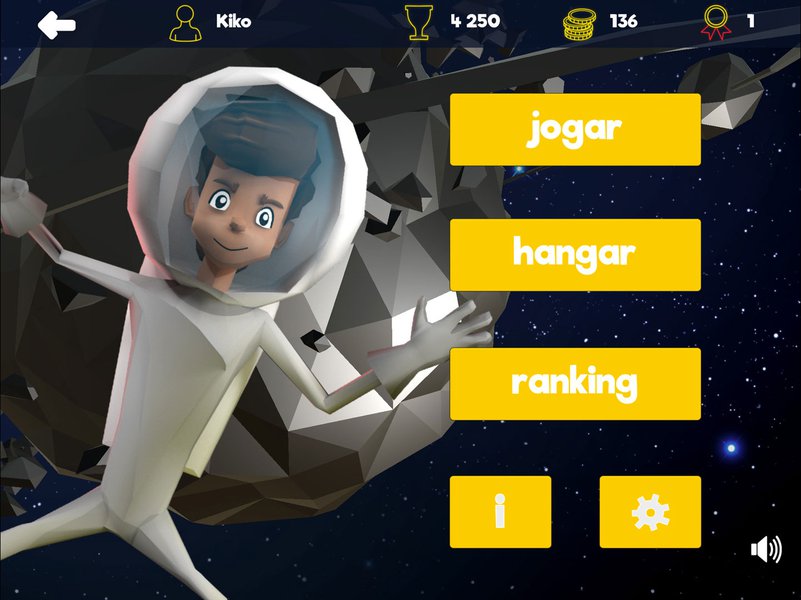Go back using the white arrow
Screen dimensions: 801x600
[57, 23]
